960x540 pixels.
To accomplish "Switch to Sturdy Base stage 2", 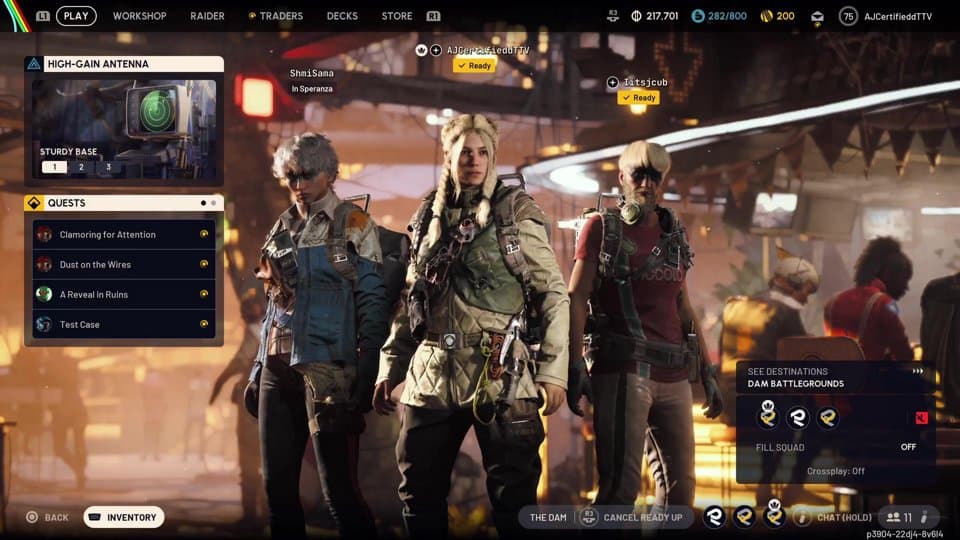I will [82, 167].
